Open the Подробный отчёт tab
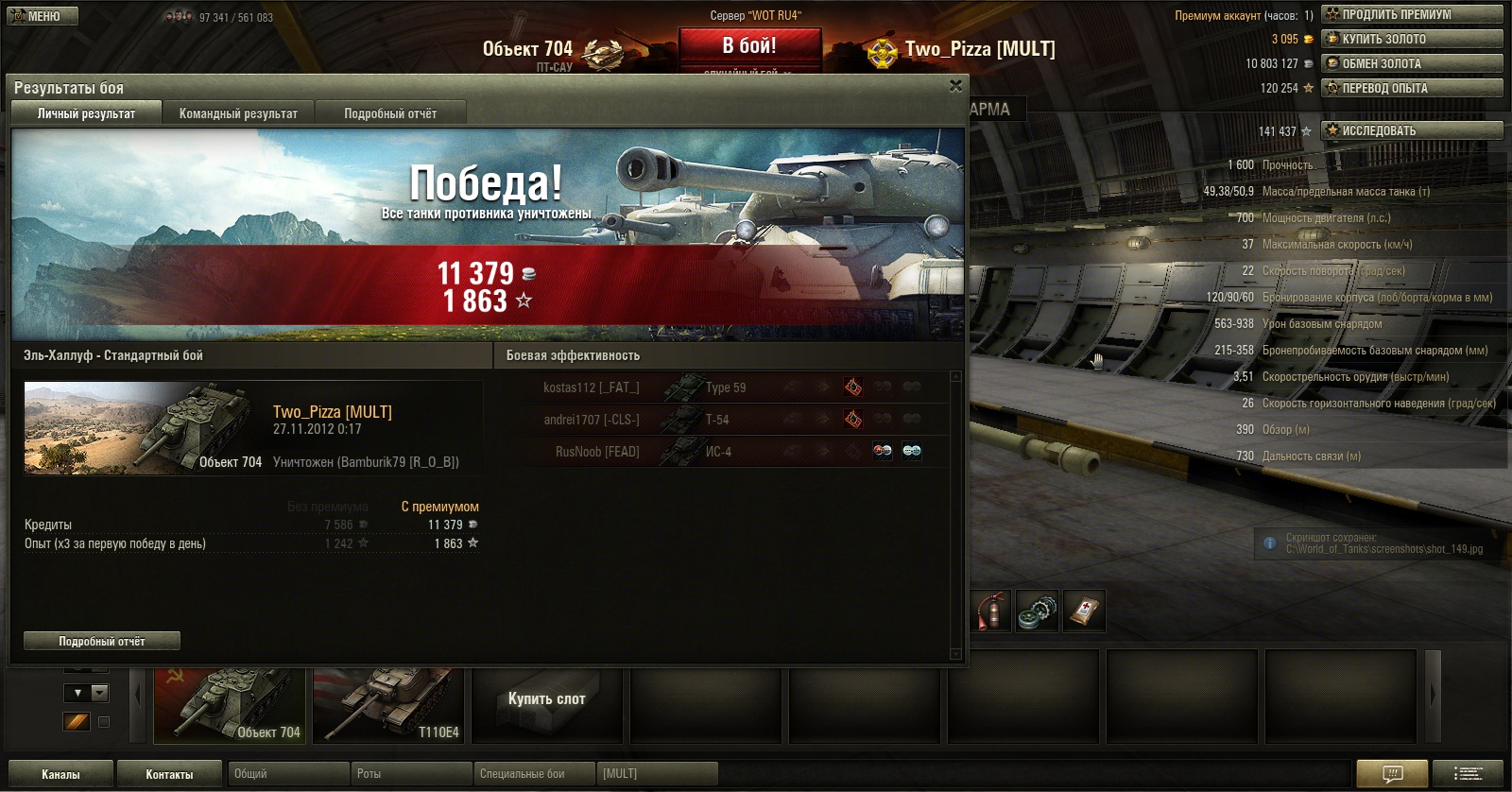The image size is (1512, 792). point(390,113)
